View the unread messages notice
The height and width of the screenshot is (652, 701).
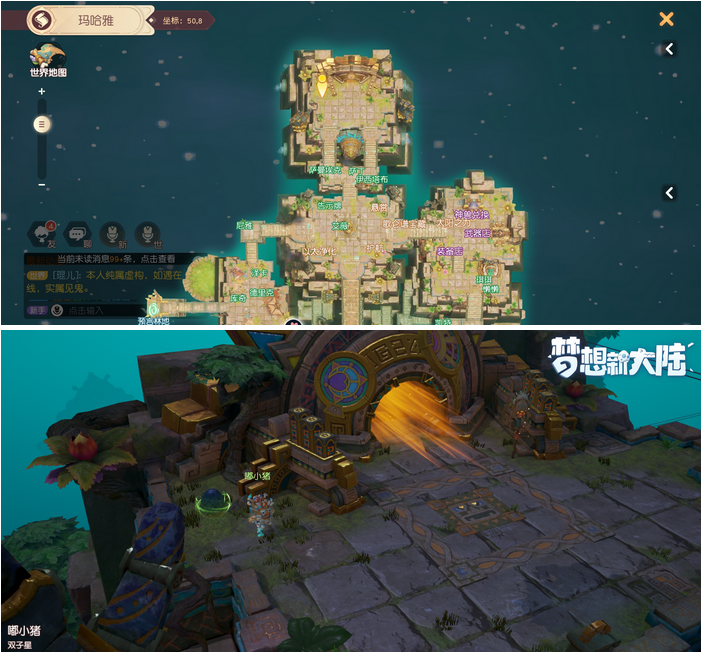[x=115, y=259]
